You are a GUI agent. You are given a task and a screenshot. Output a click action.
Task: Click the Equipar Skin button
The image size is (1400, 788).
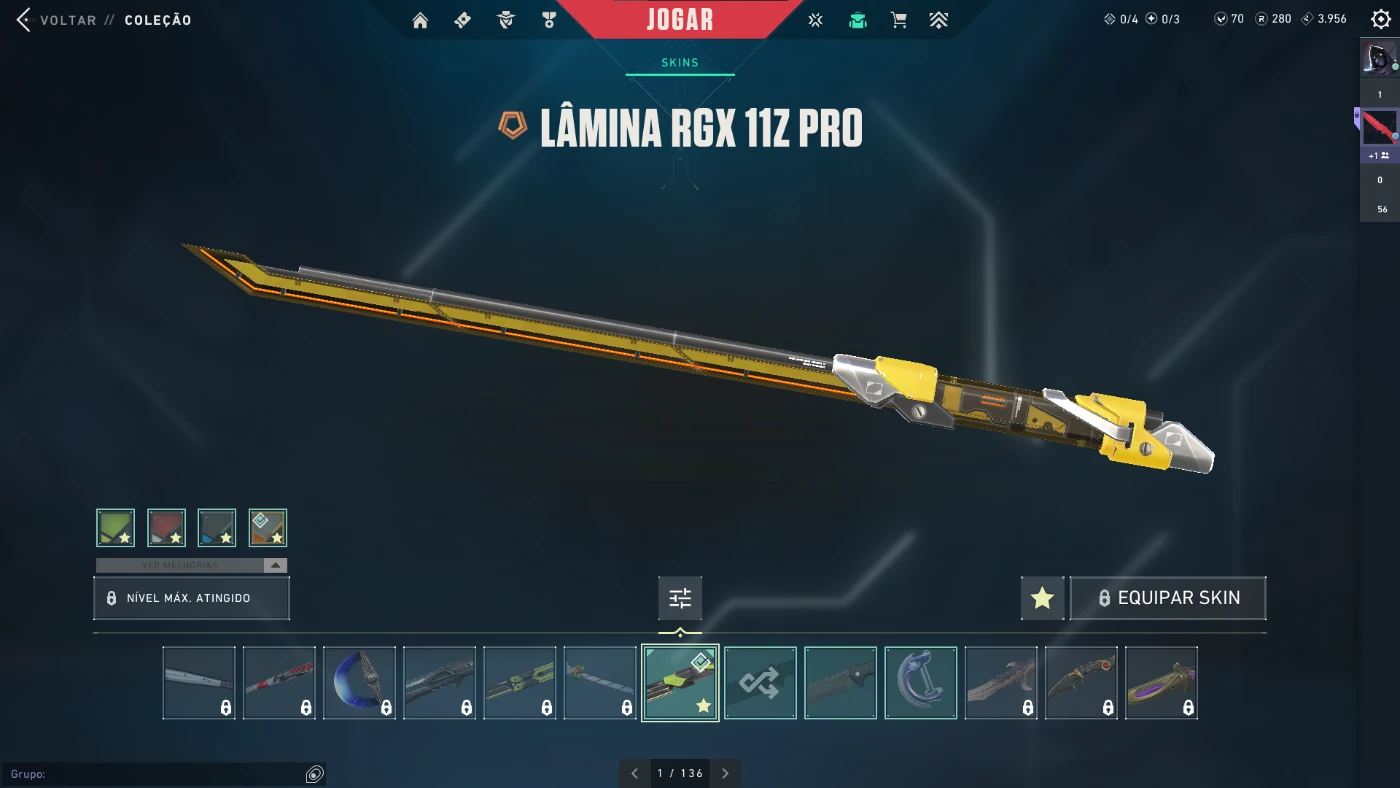(1168, 598)
